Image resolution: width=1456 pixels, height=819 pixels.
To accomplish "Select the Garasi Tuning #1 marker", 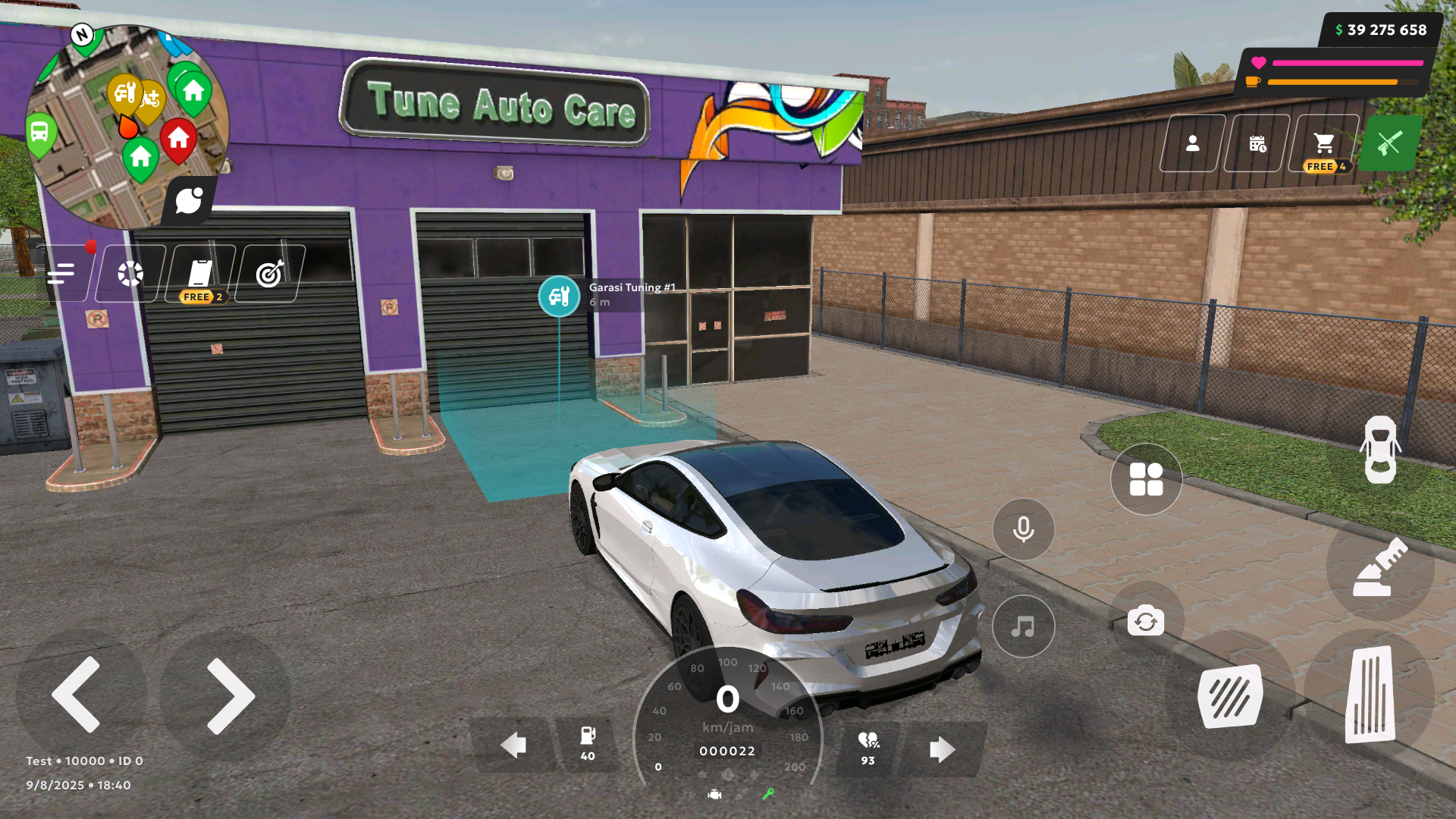I will click(x=560, y=296).
